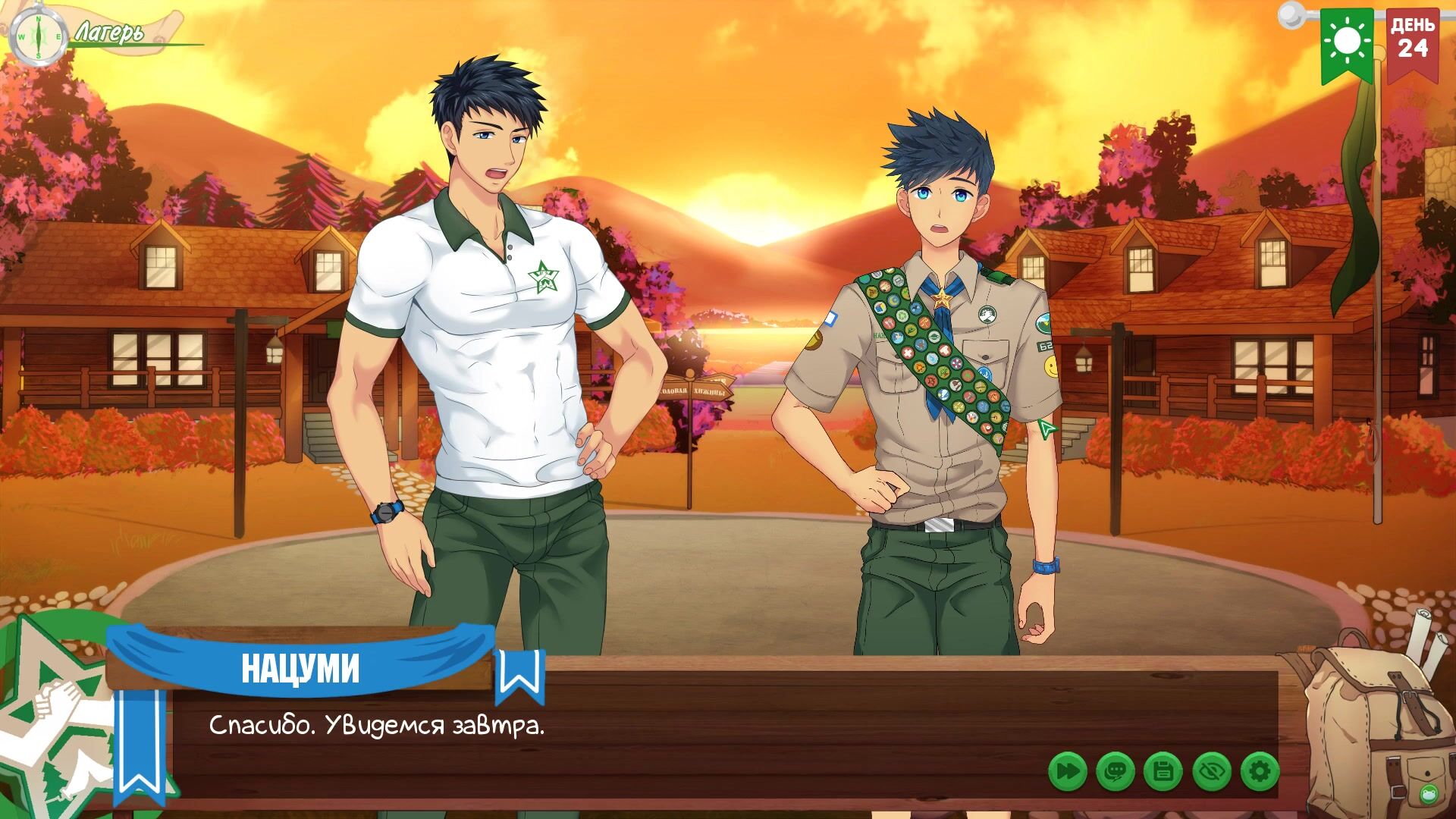This screenshot has width=1456, height=819.
Task: Open the save game menu
Action: pos(1163,772)
